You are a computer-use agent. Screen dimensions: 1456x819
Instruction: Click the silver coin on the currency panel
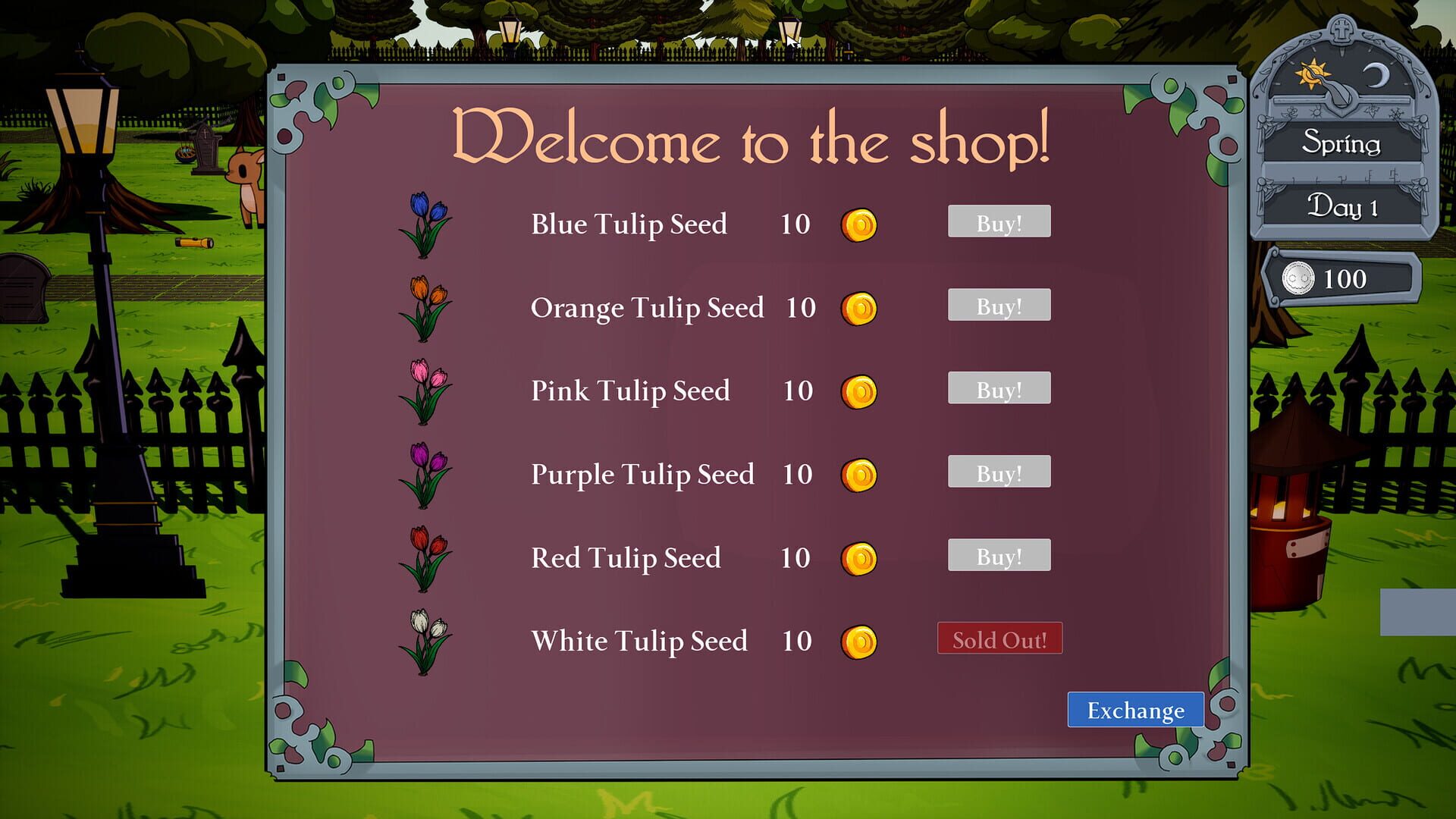tap(1298, 279)
